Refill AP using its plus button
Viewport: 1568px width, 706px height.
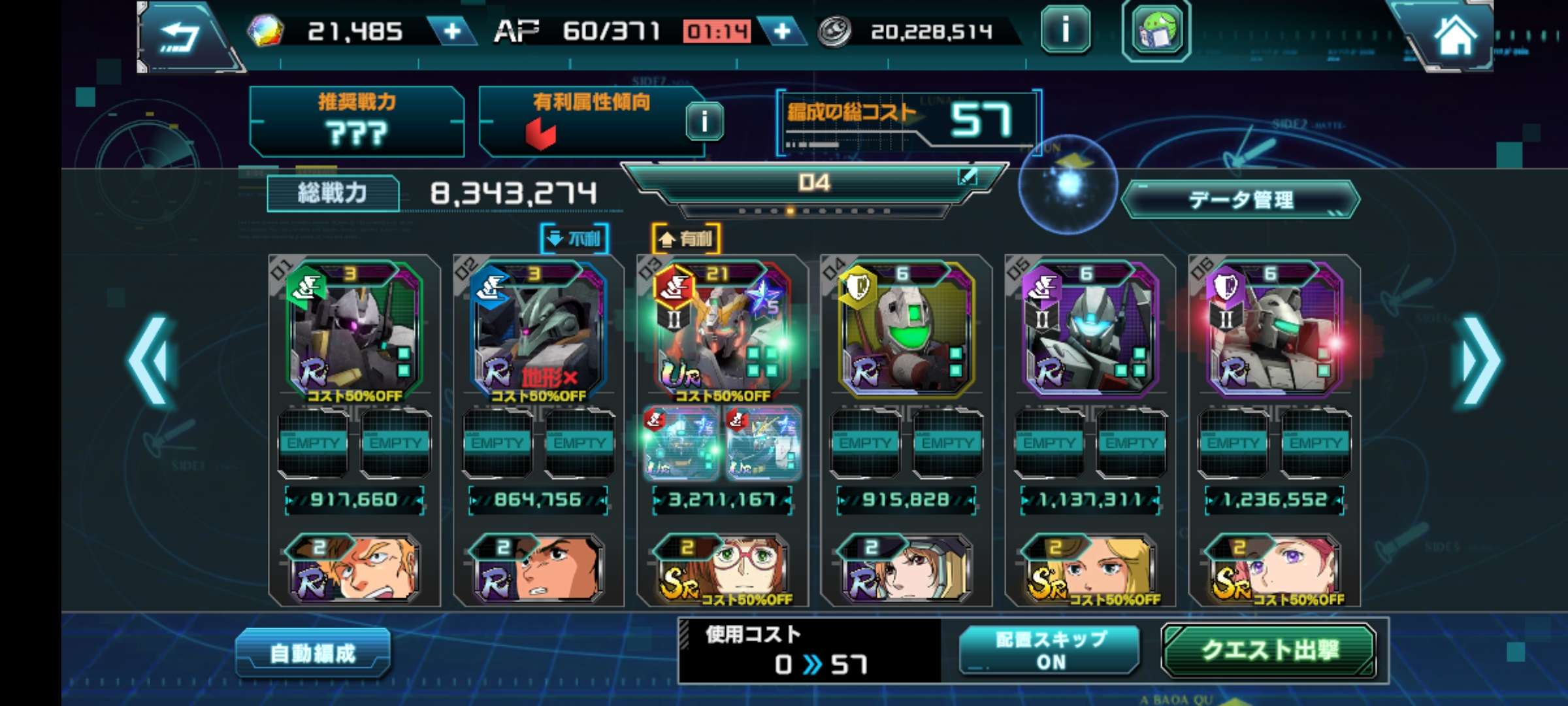click(782, 31)
